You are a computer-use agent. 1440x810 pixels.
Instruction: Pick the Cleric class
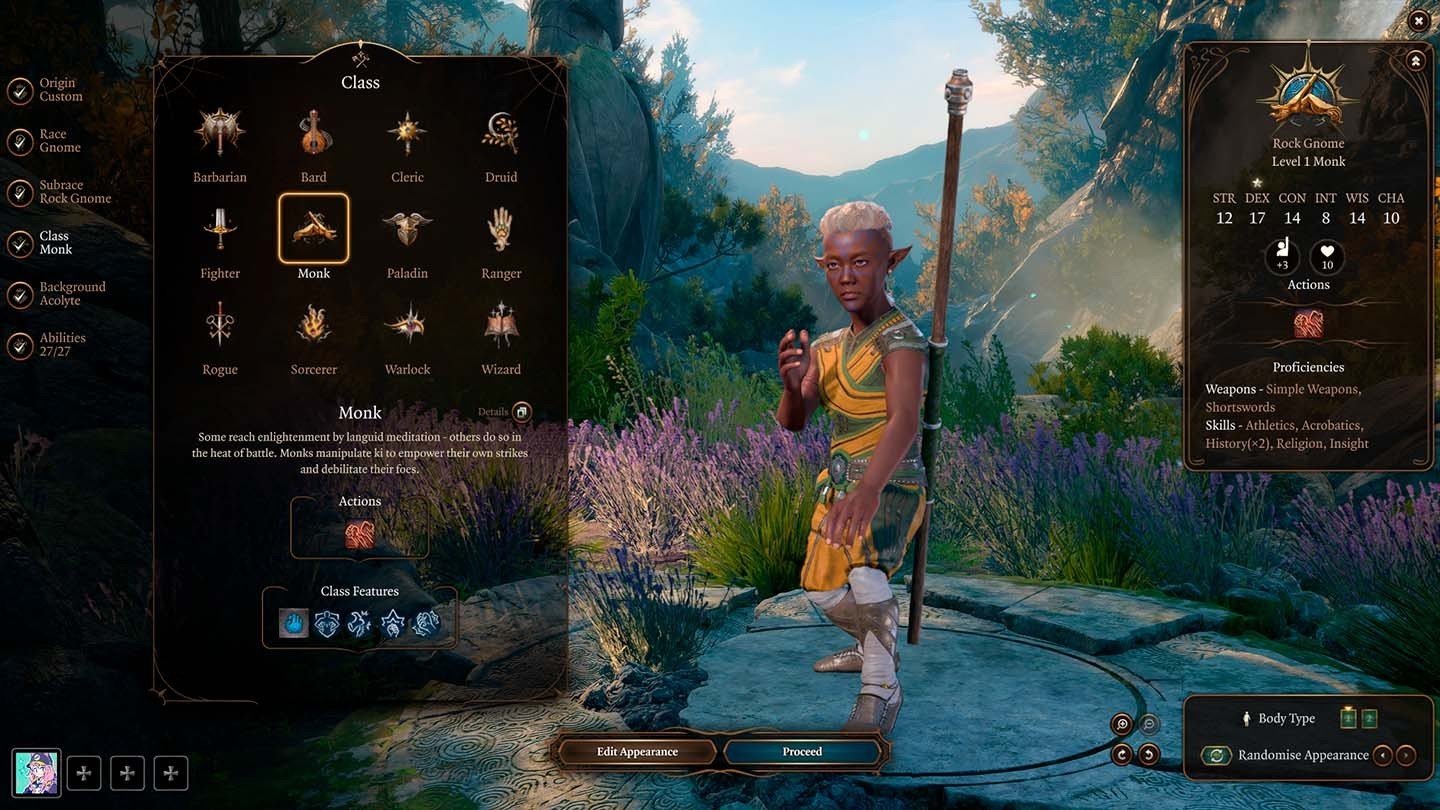point(407,133)
